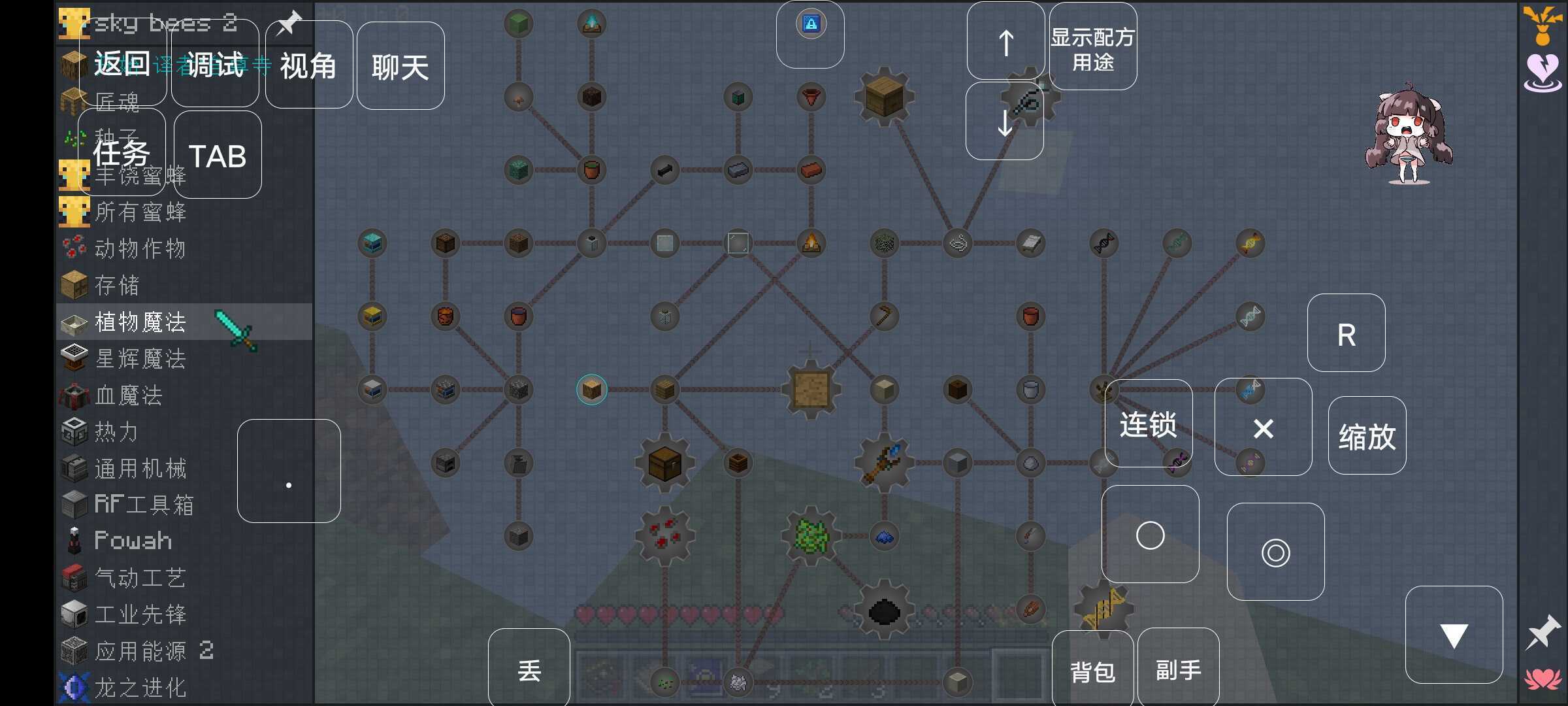1568x706 pixels.
Task: Toggle sneak with the circle button
Action: click(x=1150, y=535)
